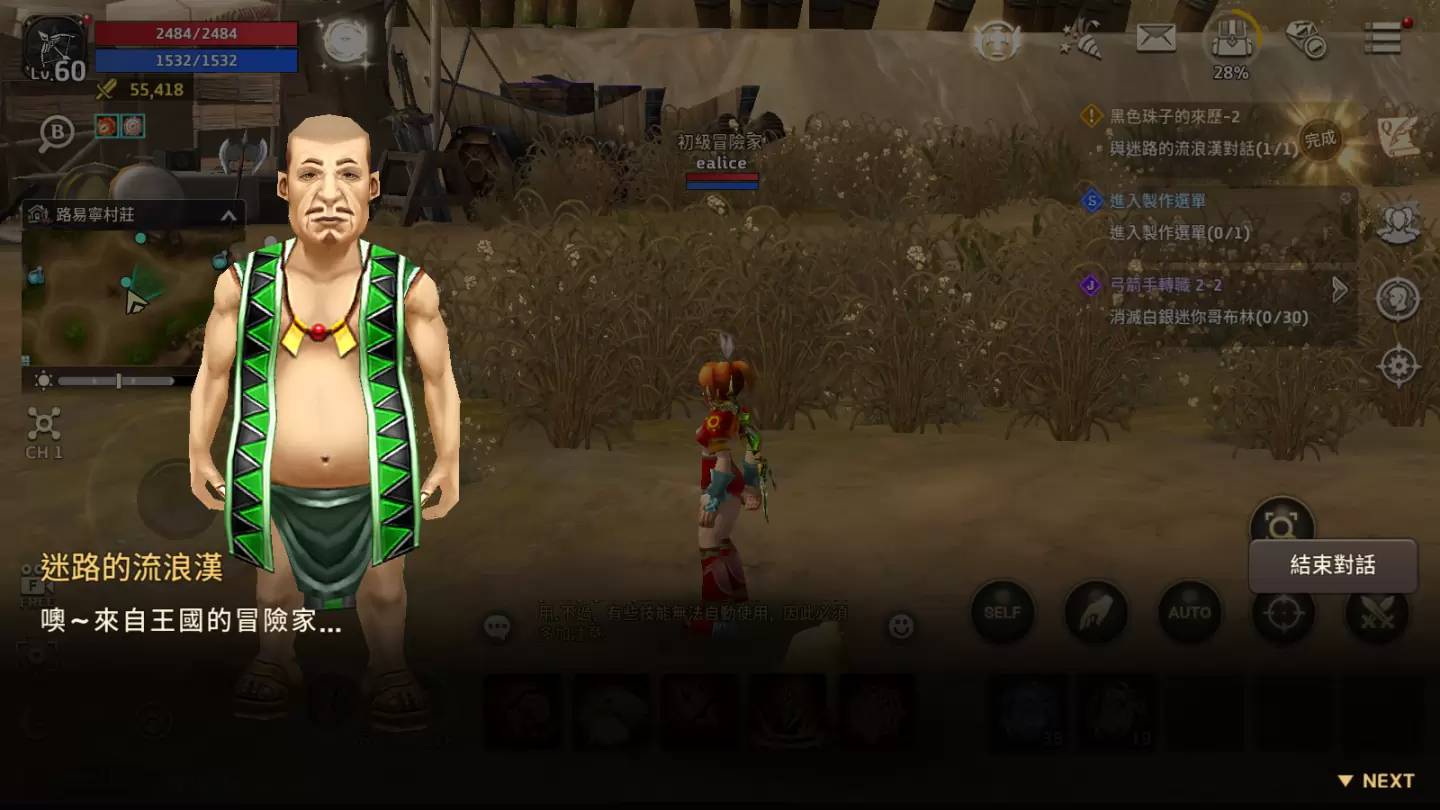Screen dimensions: 1440x810
Task: Open the character portrait at Lv.60
Action: [x=55, y=47]
